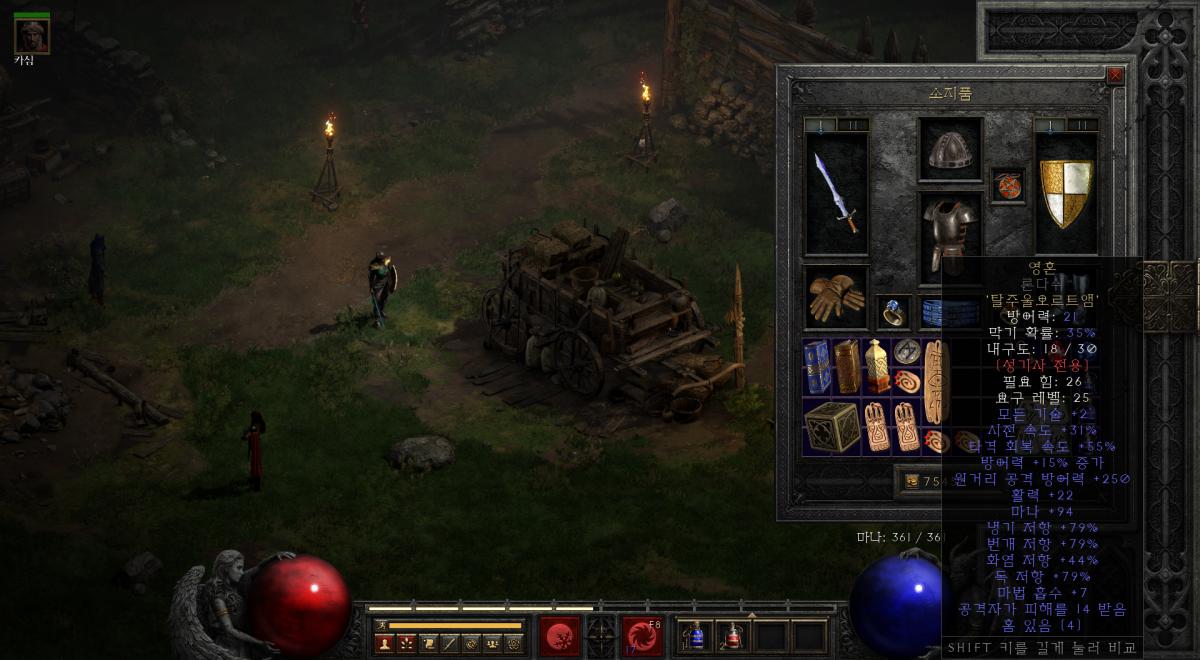
Task: Open the character screen from the mini menu
Action: 384,643
